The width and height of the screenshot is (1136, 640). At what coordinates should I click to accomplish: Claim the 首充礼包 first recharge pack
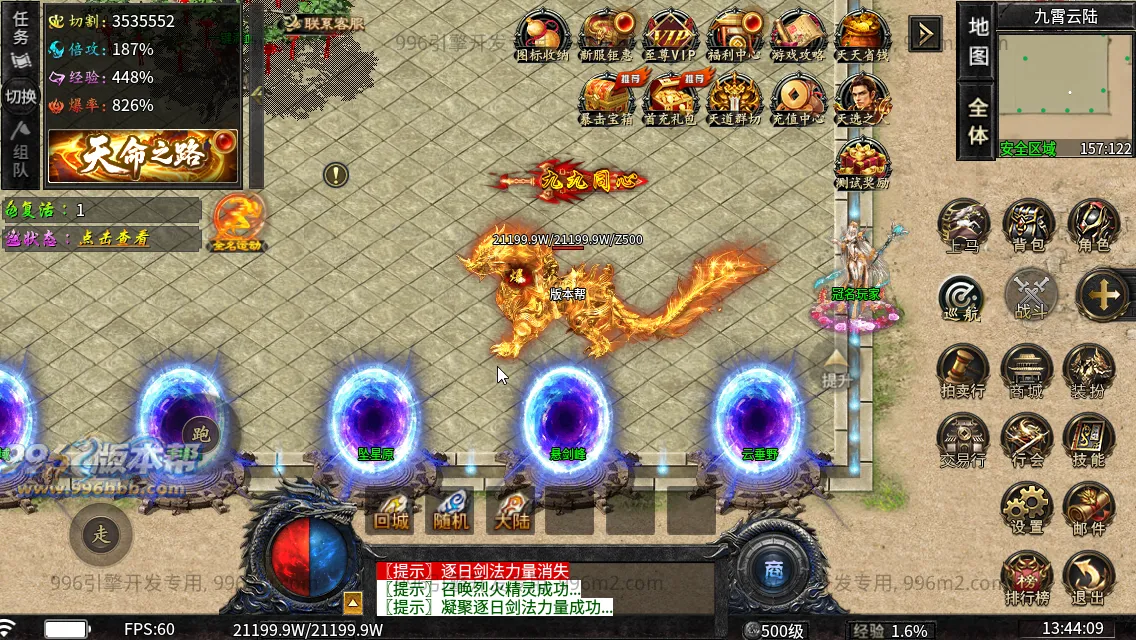coord(670,98)
